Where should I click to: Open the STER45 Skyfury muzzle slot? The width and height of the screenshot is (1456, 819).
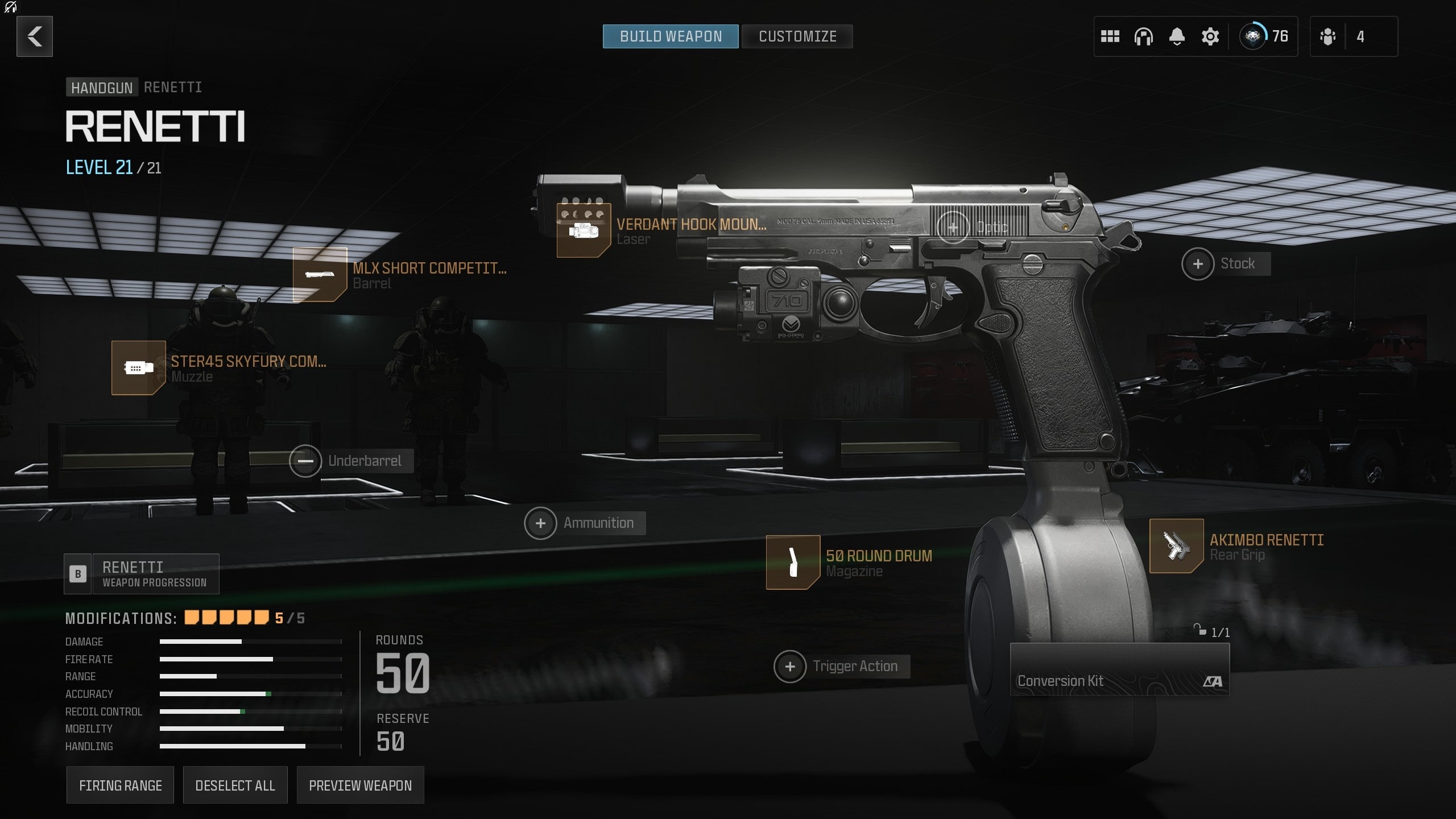138,368
